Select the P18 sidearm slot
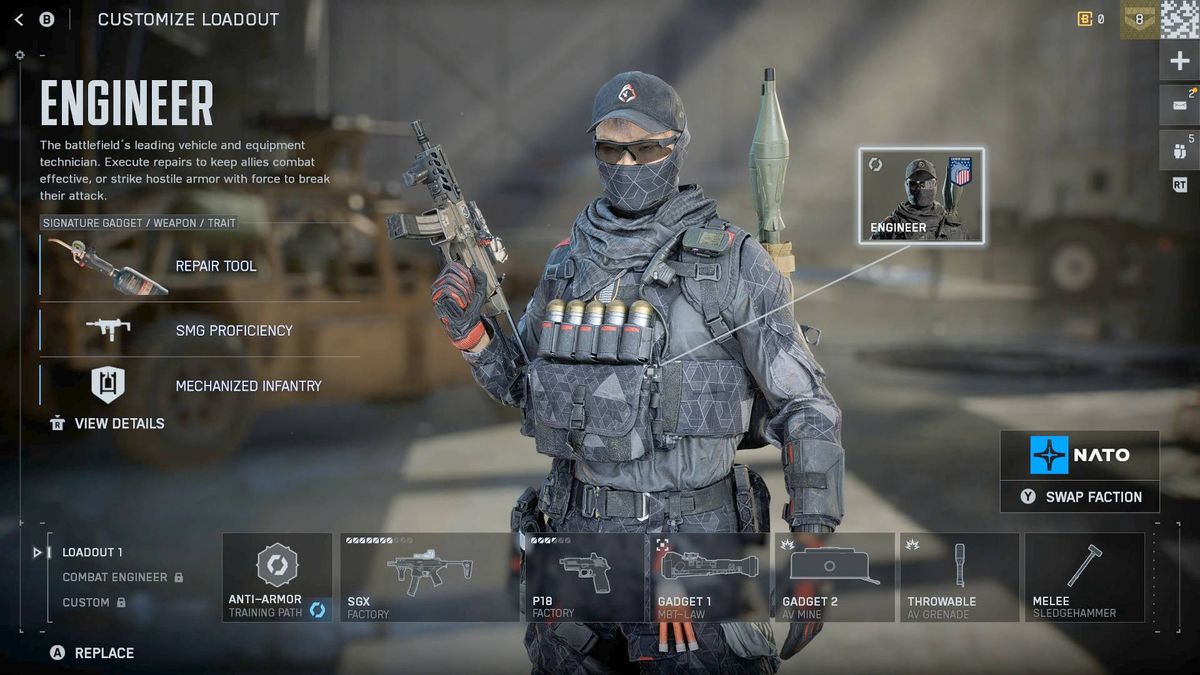This screenshot has height=675, width=1200. tap(584, 577)
